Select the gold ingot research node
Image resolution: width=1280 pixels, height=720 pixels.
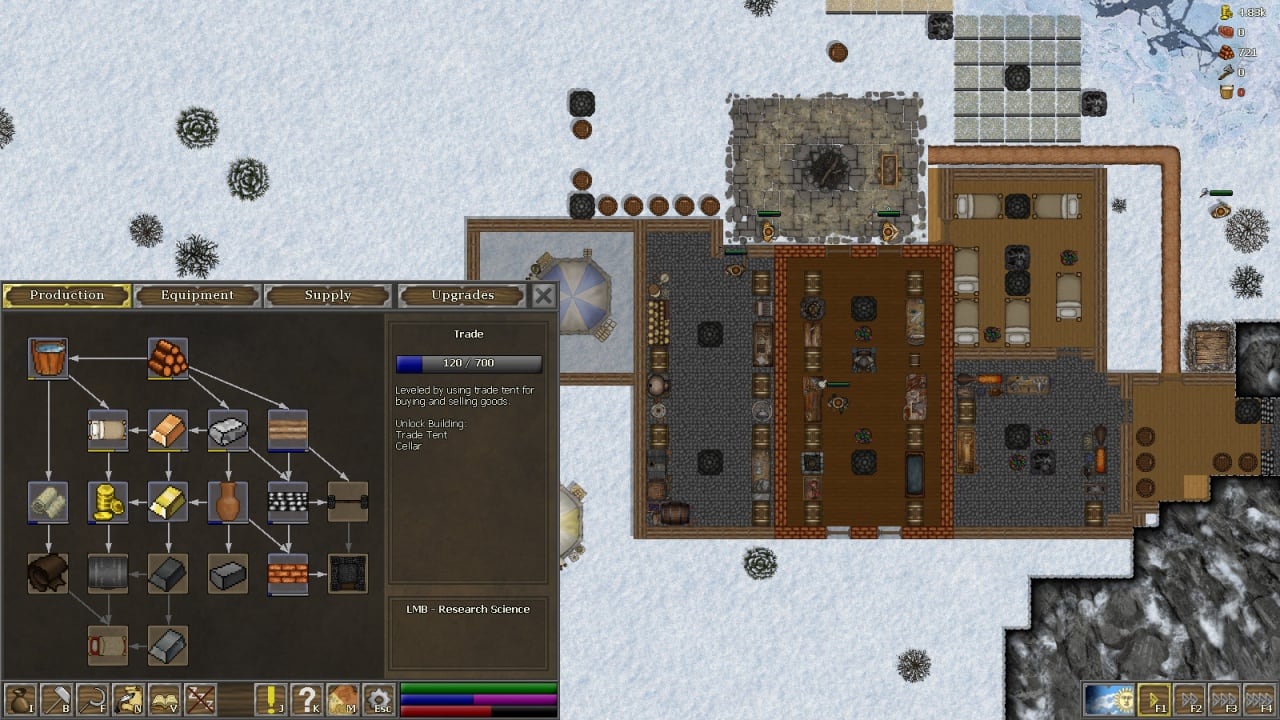coord(168,502)
